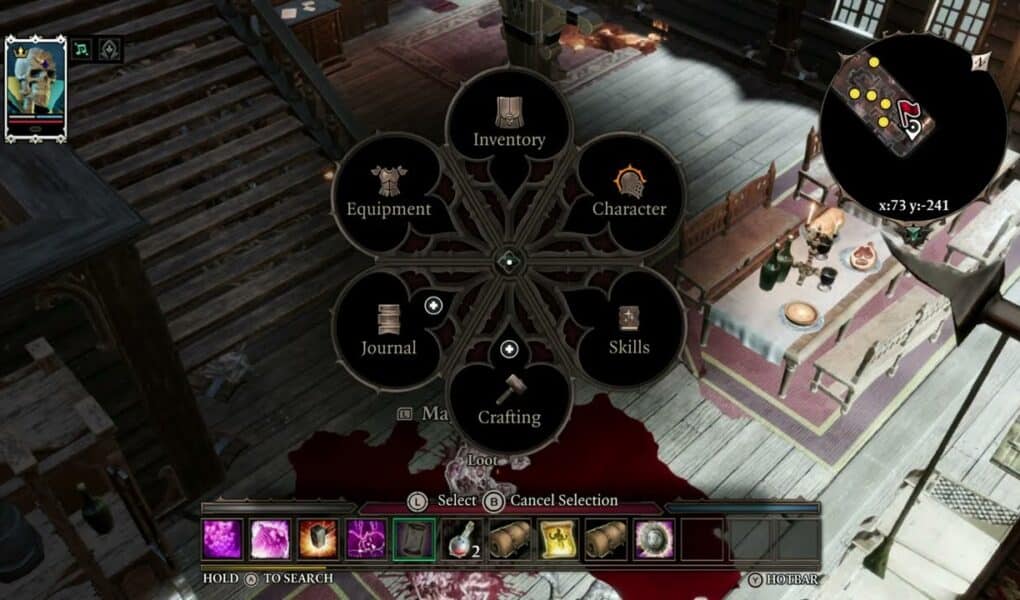The width and height of the screenshot is (1020, 600).
Task: Open the Skills panel
Action: coord(629,331)
